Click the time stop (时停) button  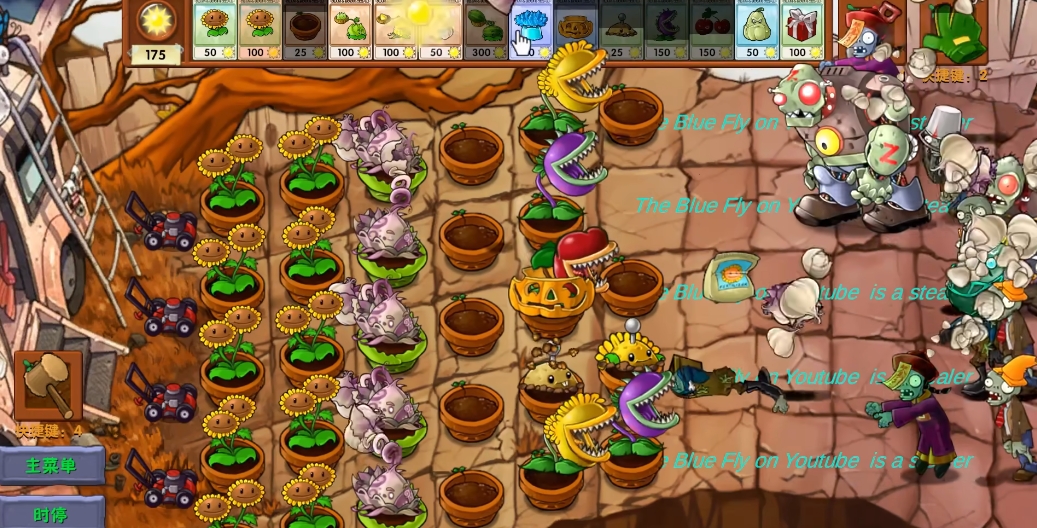(52, 514)
